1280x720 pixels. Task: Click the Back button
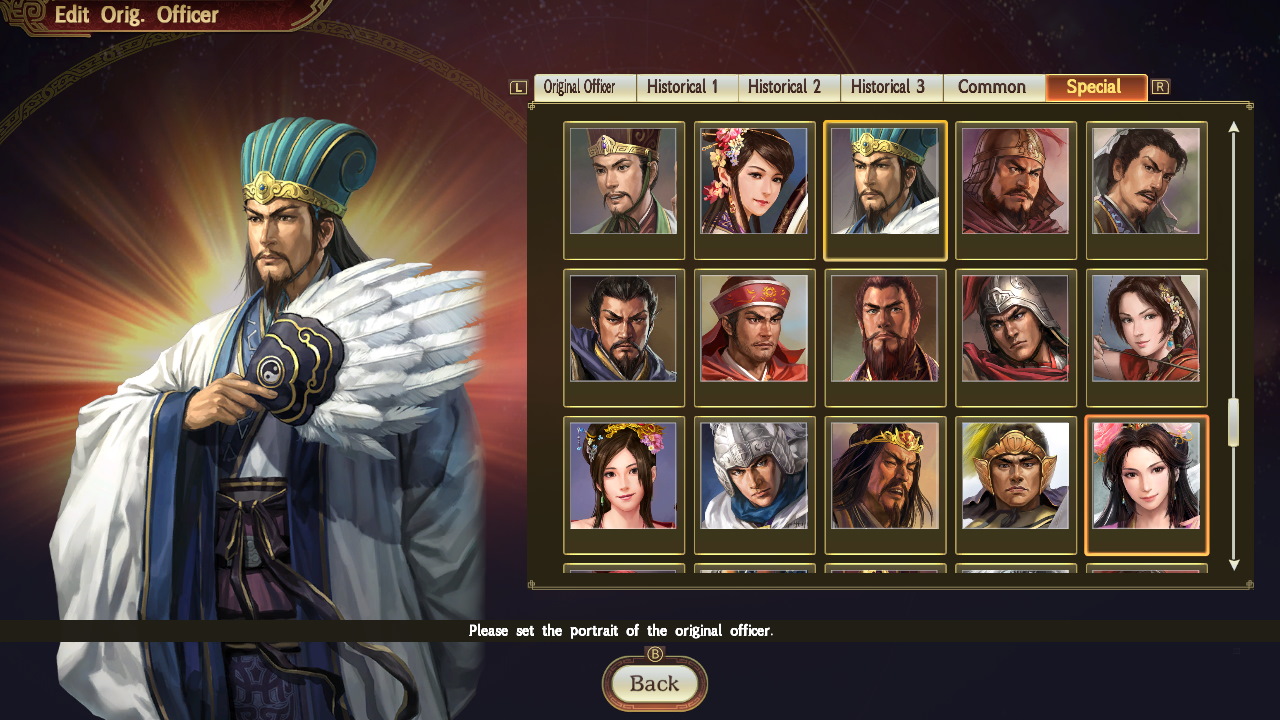point(655,684)
